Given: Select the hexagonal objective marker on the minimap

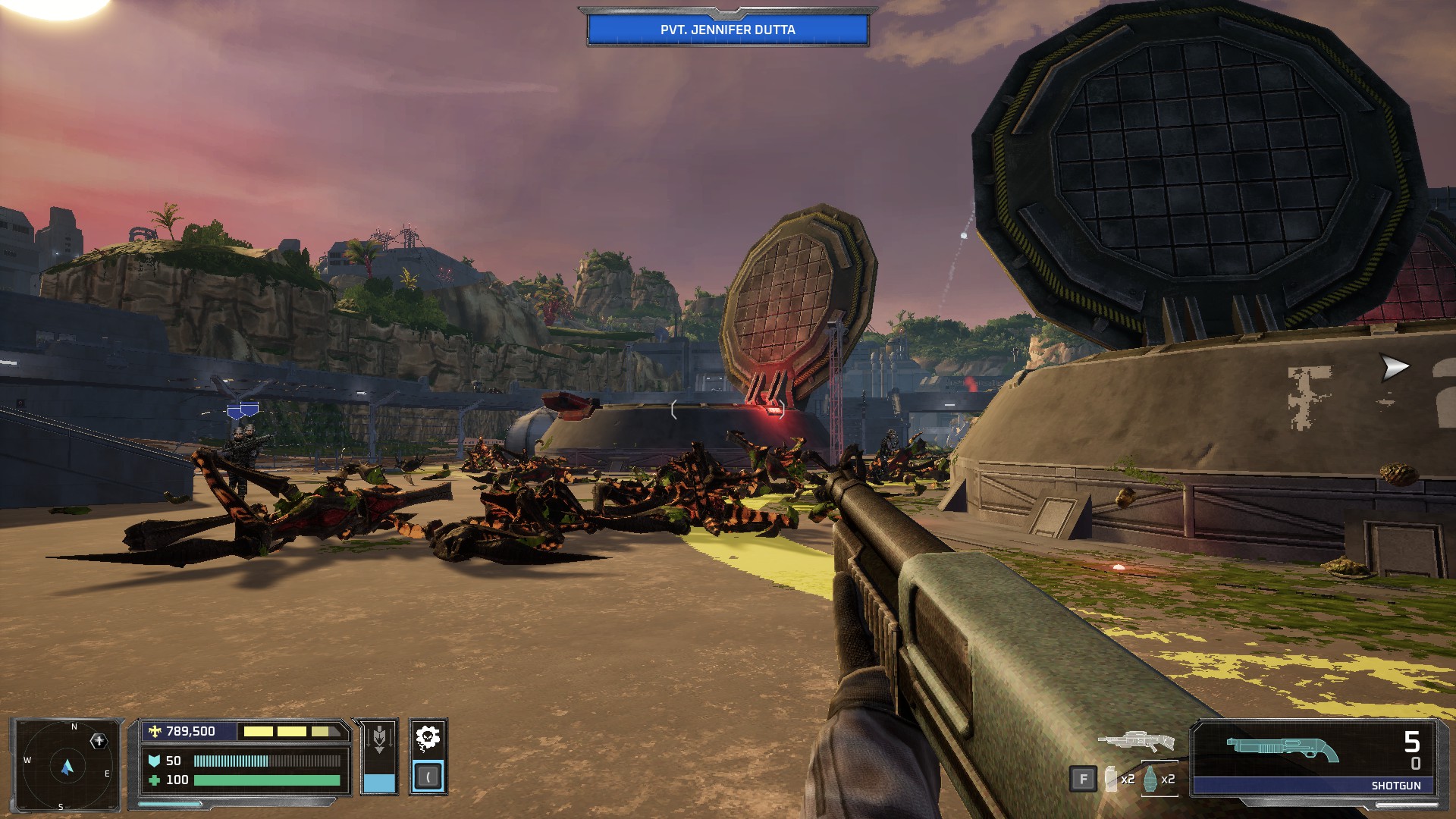Looking at the screenshot, I should (99, 741).
